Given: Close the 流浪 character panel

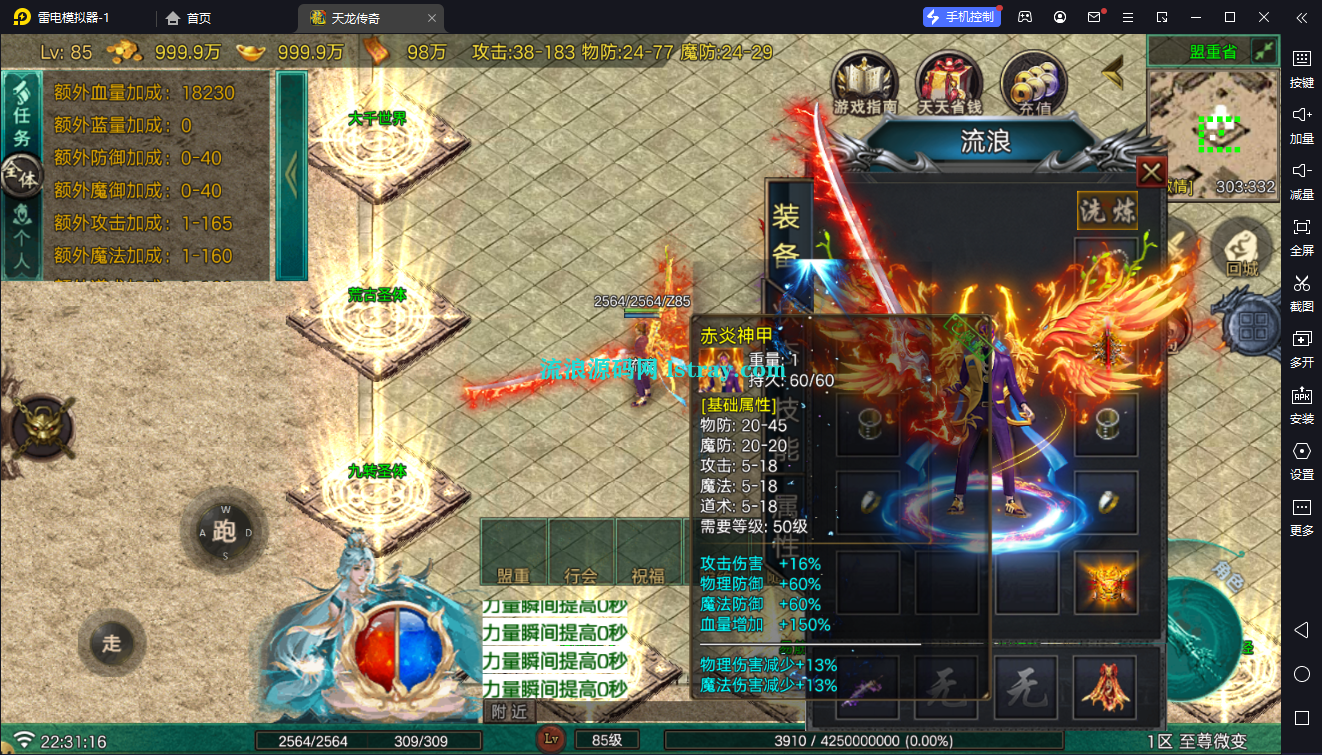Looking at the screenshot, I should [x=1152, y=172].
